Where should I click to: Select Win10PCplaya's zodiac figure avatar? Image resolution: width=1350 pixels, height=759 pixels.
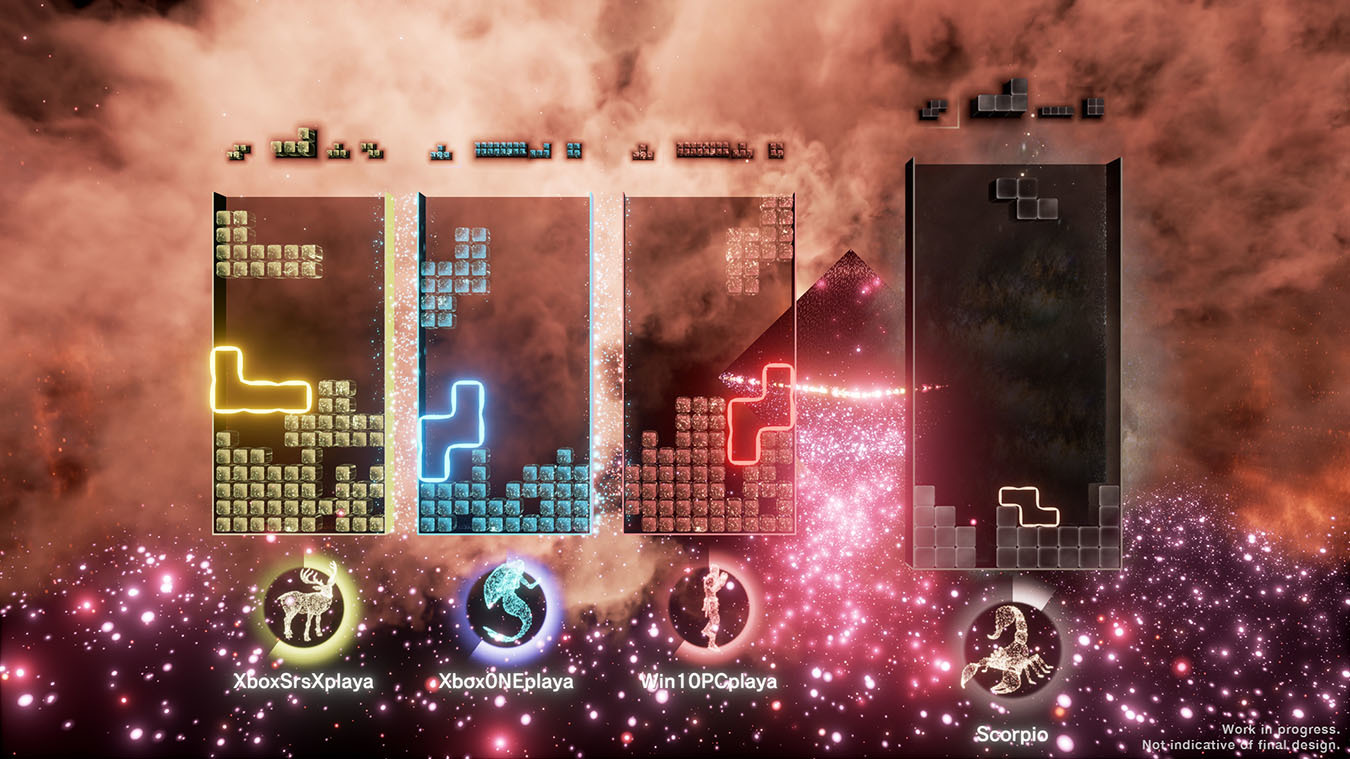click(712, 610)
